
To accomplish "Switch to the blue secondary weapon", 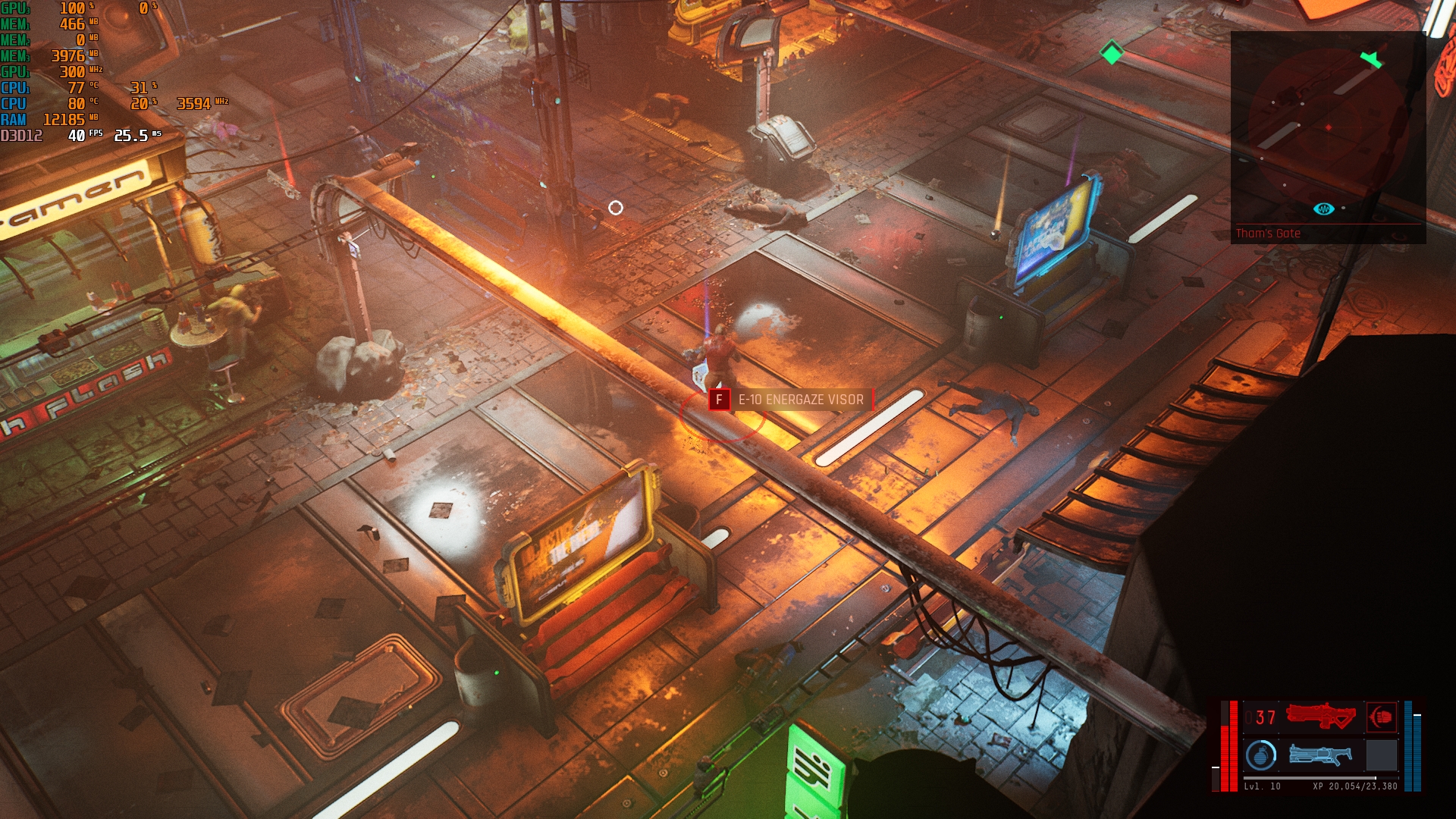I will click(x=1320, y=755).
